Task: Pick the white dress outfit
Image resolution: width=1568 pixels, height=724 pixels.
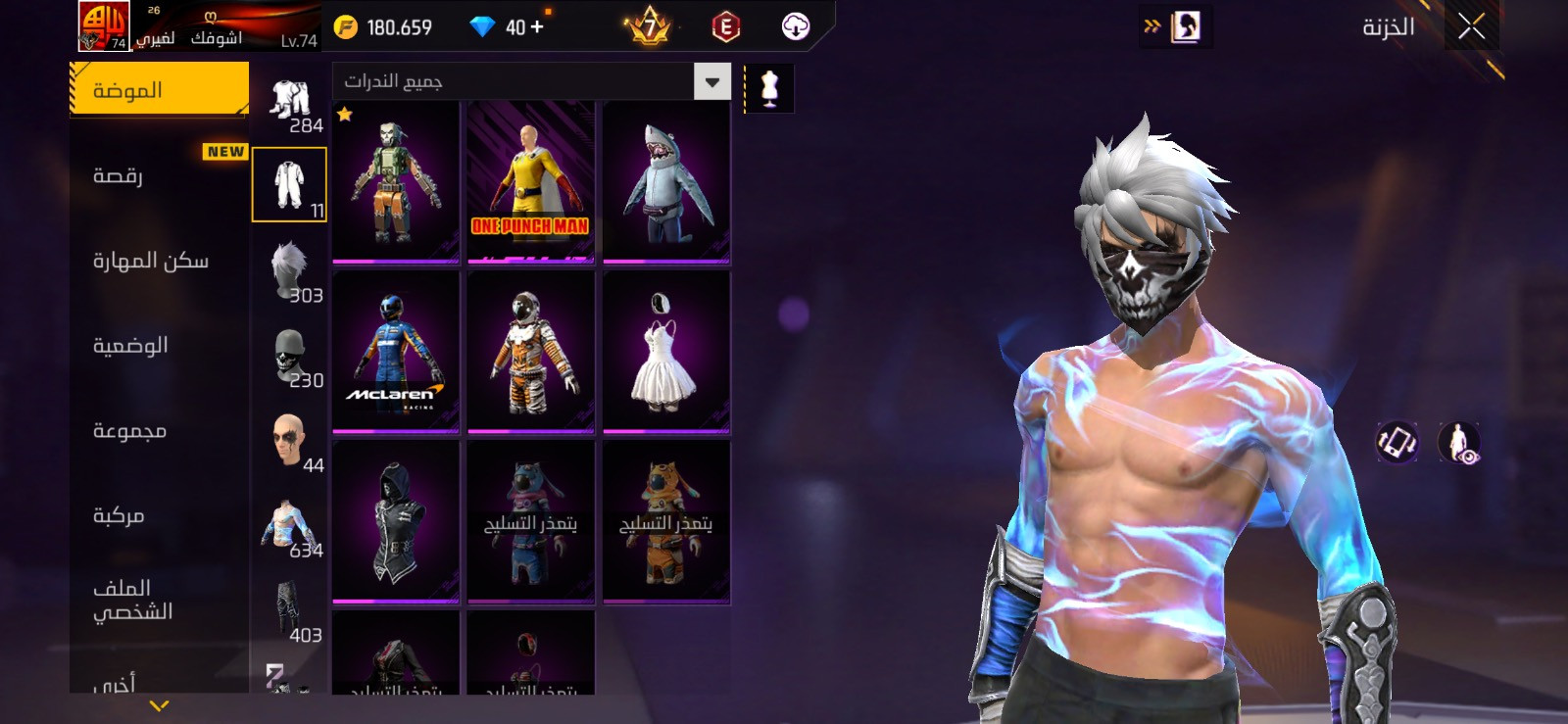Action: click(666, 352)
